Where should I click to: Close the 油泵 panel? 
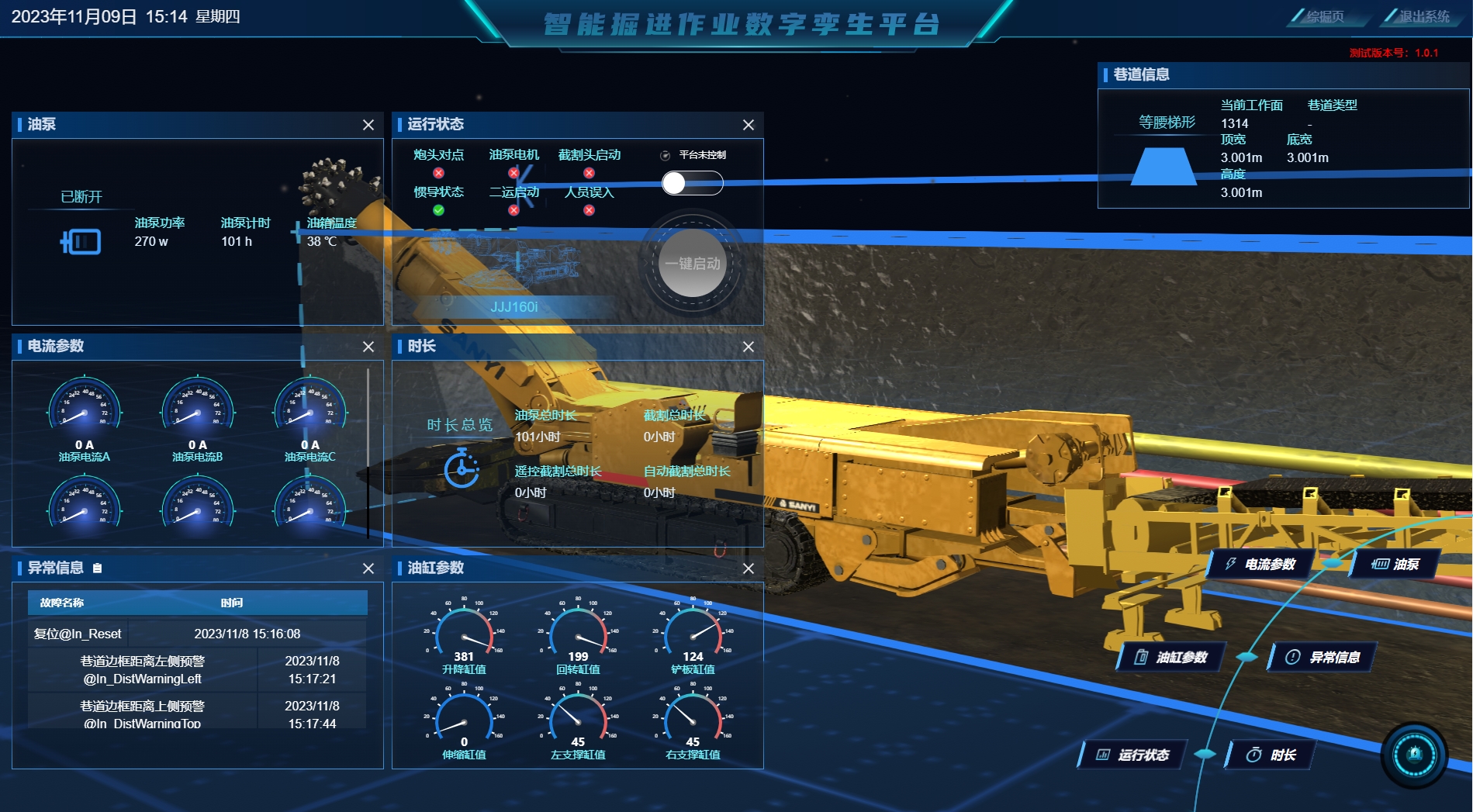pos(368,125)
